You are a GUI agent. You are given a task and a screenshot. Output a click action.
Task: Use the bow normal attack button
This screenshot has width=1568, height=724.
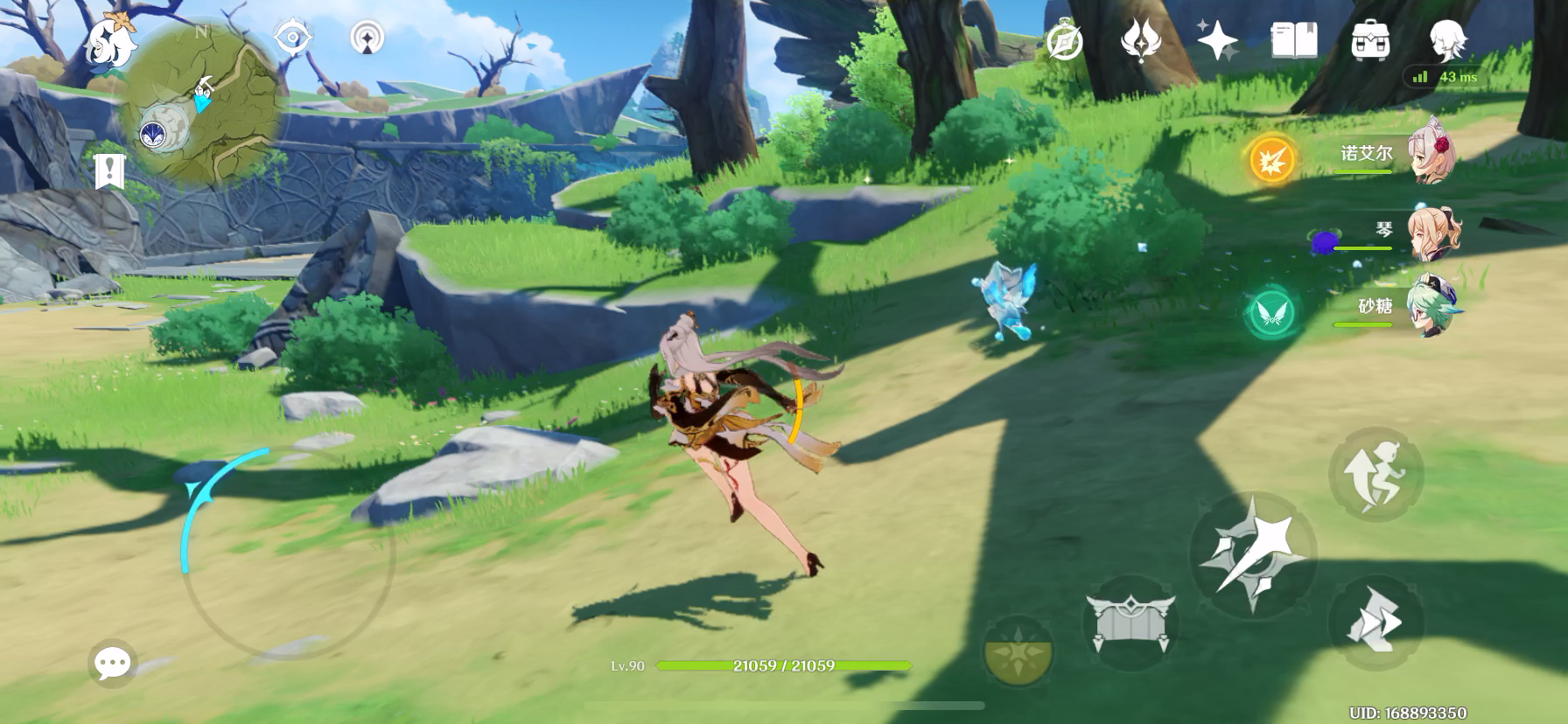(x=1252, y=550)
